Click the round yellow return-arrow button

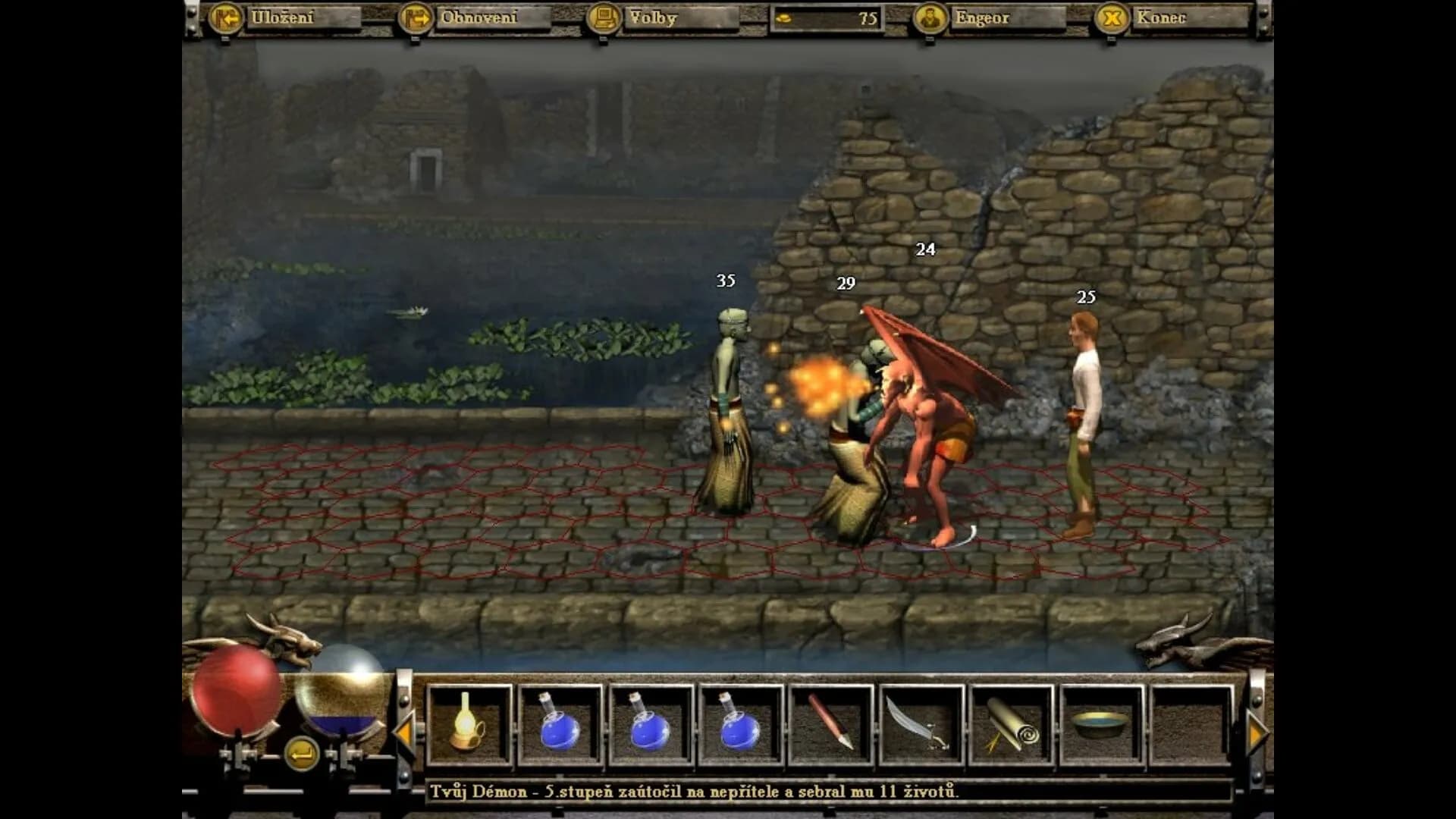(x=301, y=754)
